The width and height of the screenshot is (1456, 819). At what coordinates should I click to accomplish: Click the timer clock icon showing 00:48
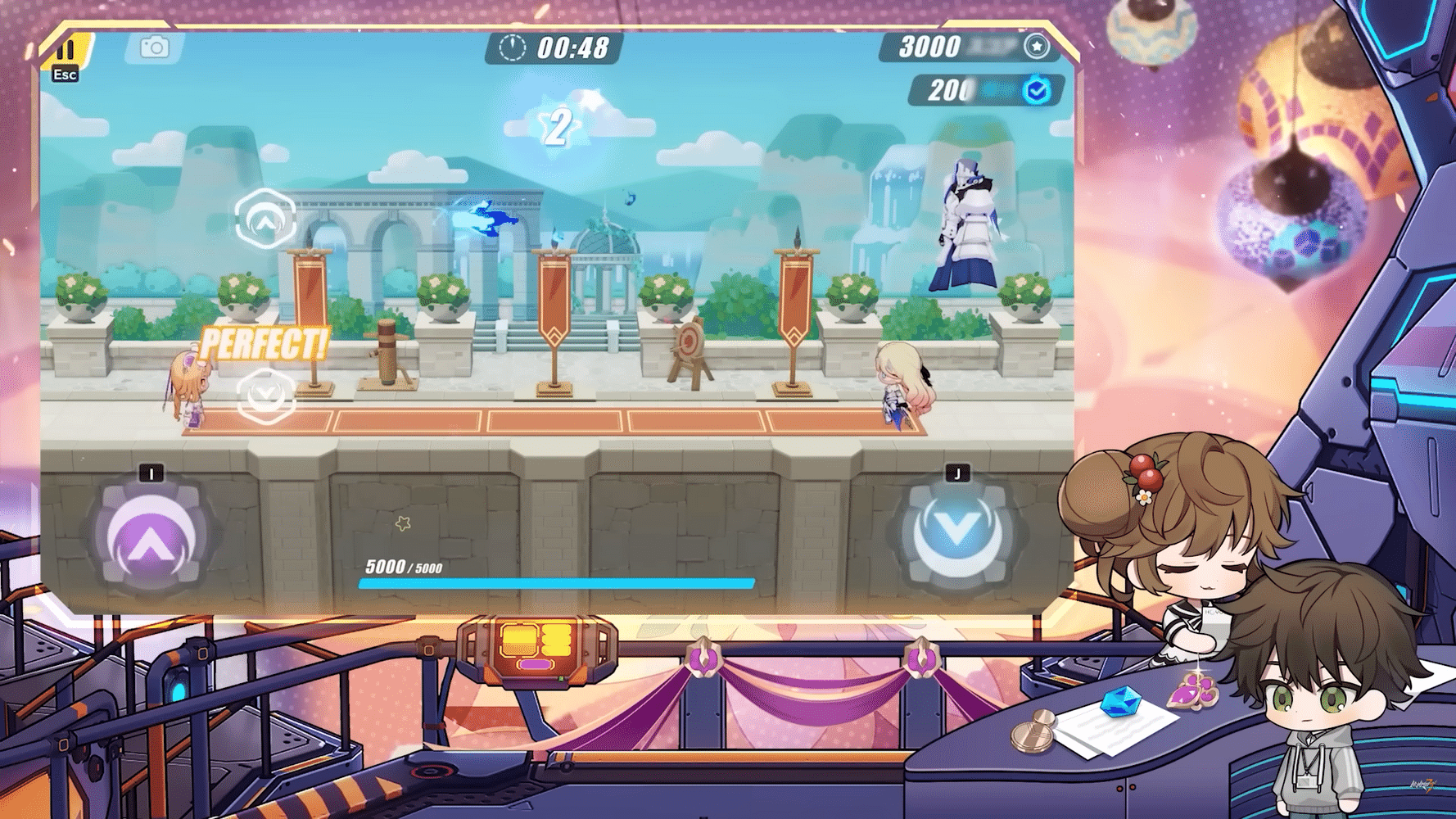[511, 49]
